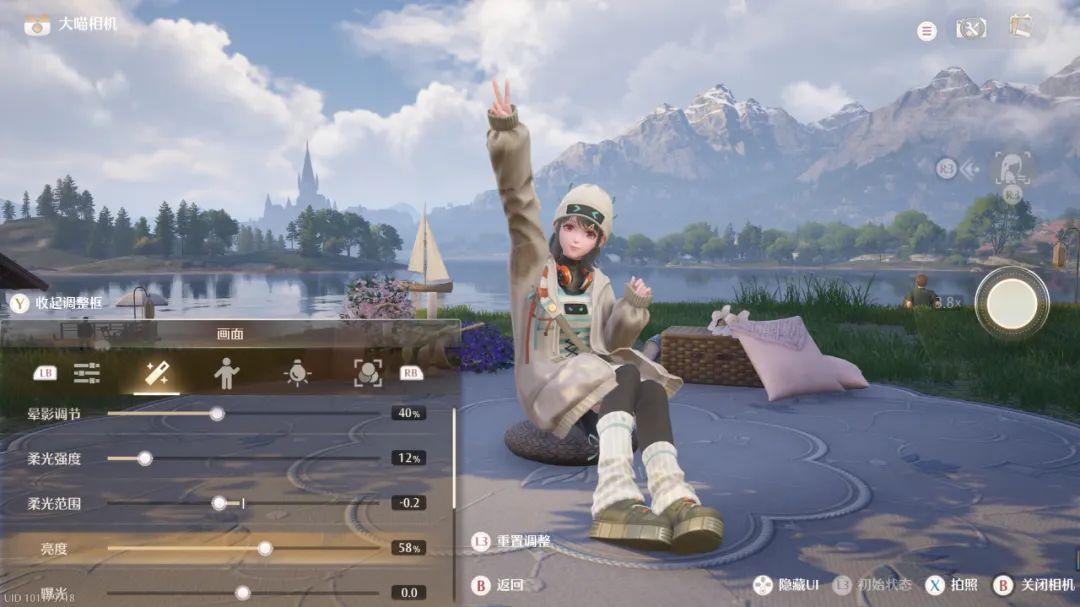The image size is (1080, 607).
Task: Adjust the 晕影调节 vignette slider
Action: (217, 413)
